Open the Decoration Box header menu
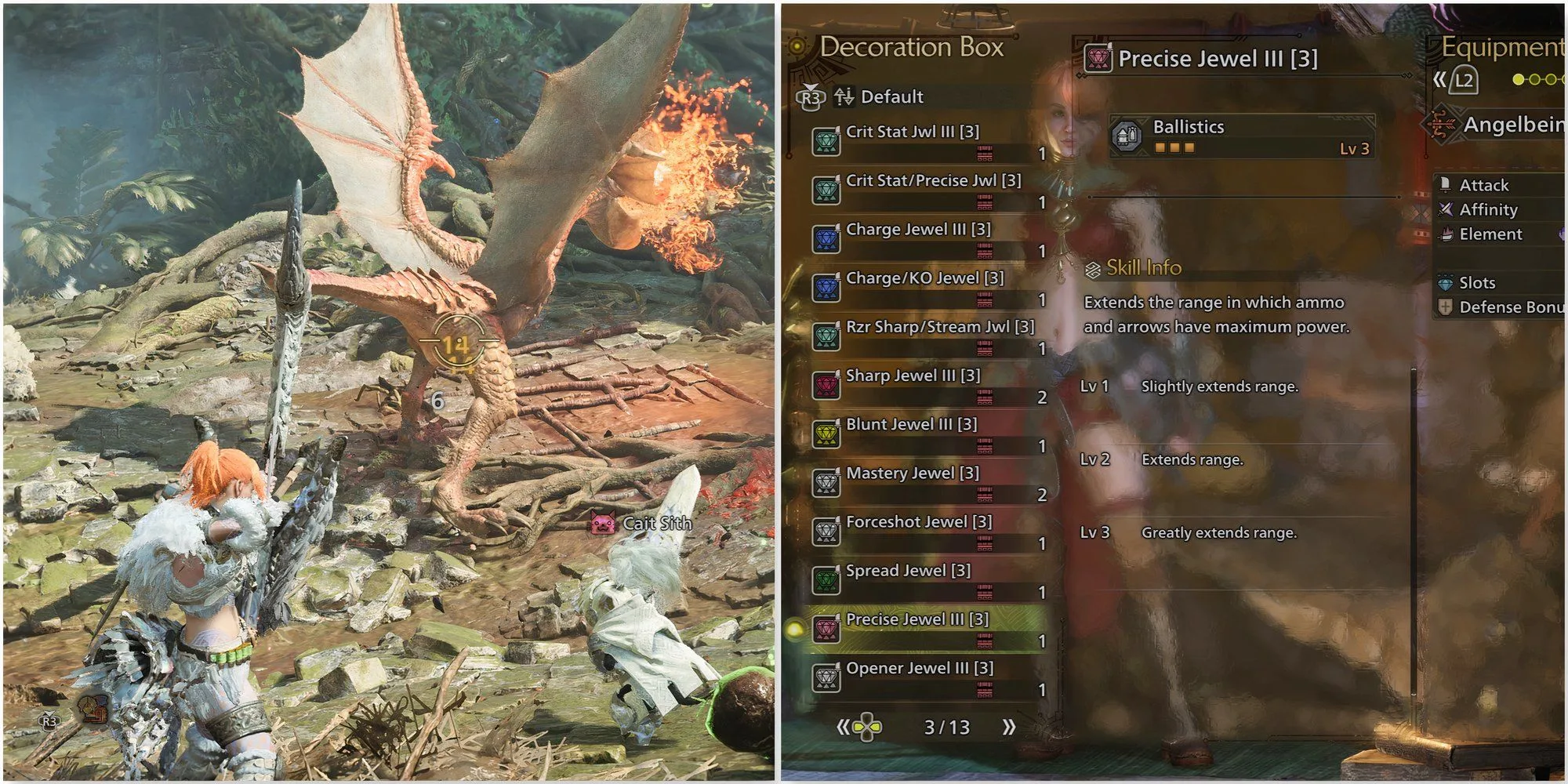 tap(913, 45)
